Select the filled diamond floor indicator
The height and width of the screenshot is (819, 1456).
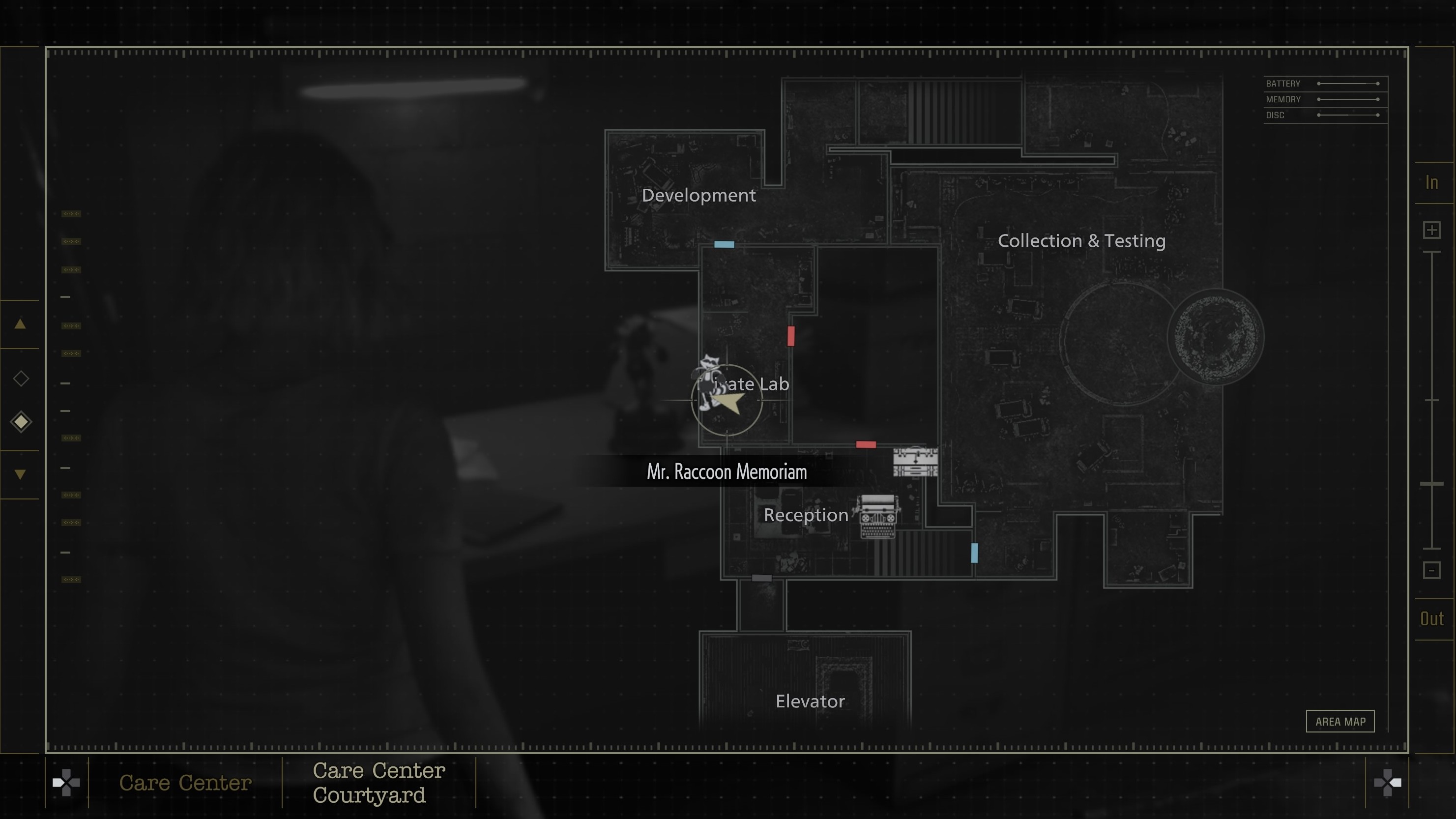pyautogui.click(x=20, y=421)
